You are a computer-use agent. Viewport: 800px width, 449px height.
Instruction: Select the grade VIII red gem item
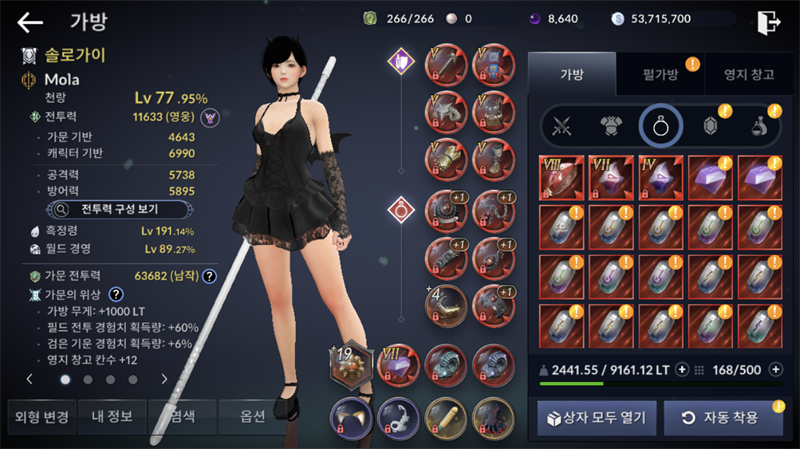pos(561,177)
